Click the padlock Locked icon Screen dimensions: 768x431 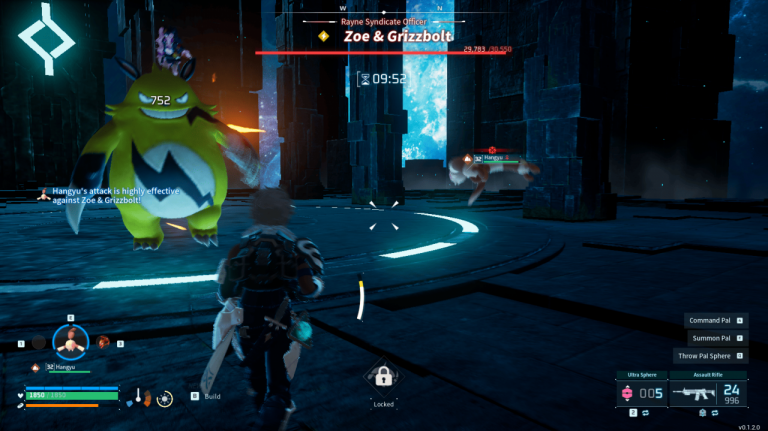point(383,377)
